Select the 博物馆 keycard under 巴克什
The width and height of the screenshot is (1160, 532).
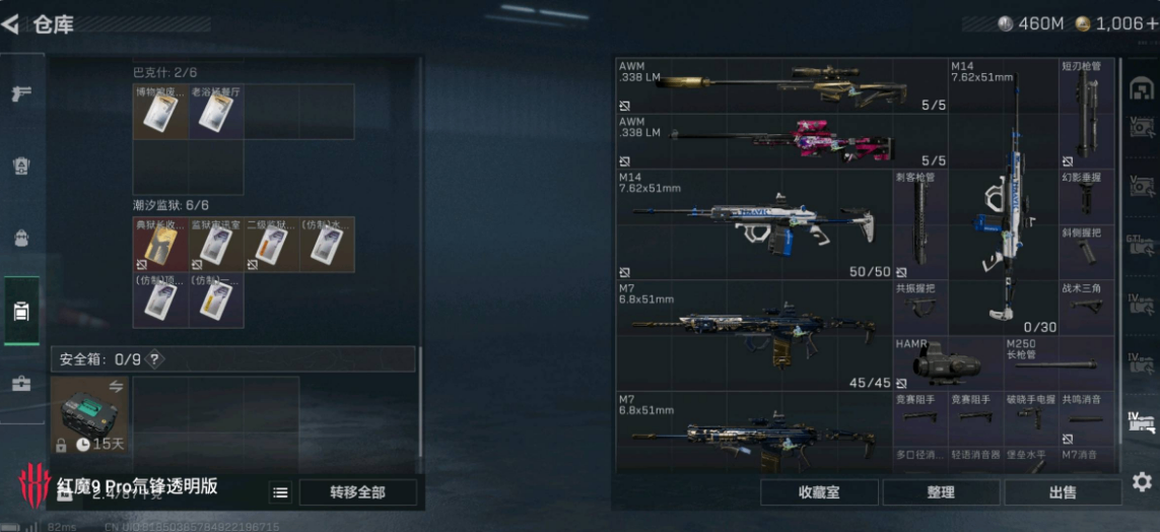[x=160, y=111]
